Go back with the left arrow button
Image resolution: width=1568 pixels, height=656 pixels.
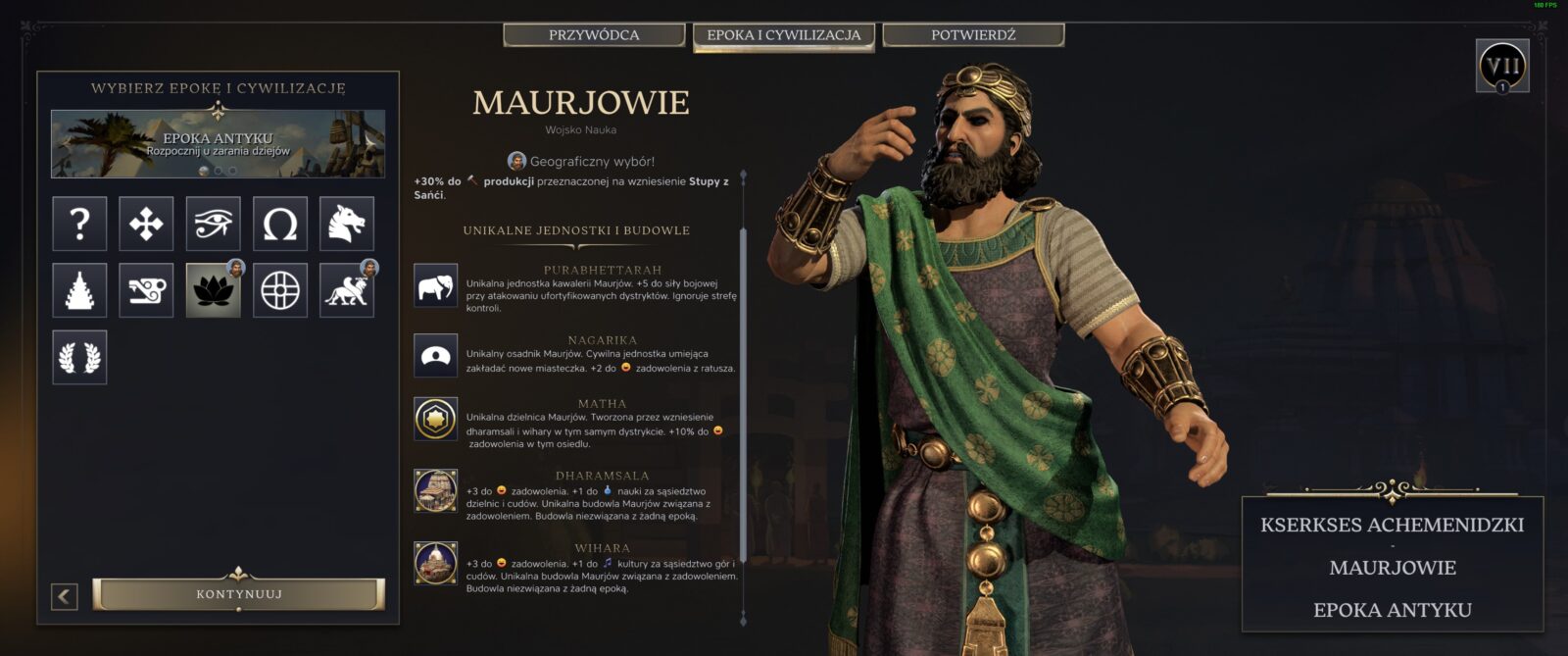[65, 595]
